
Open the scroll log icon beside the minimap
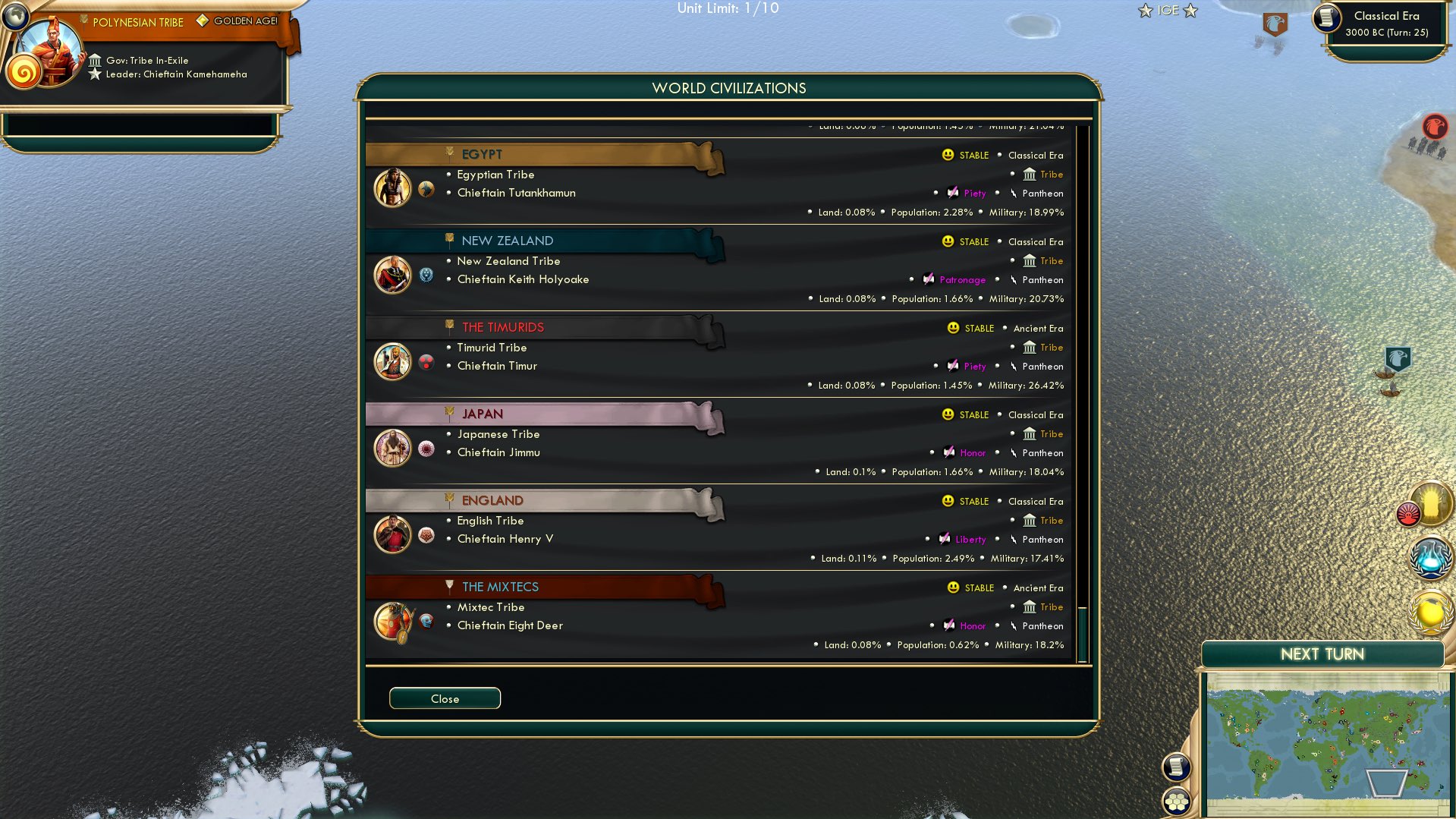1177,767
